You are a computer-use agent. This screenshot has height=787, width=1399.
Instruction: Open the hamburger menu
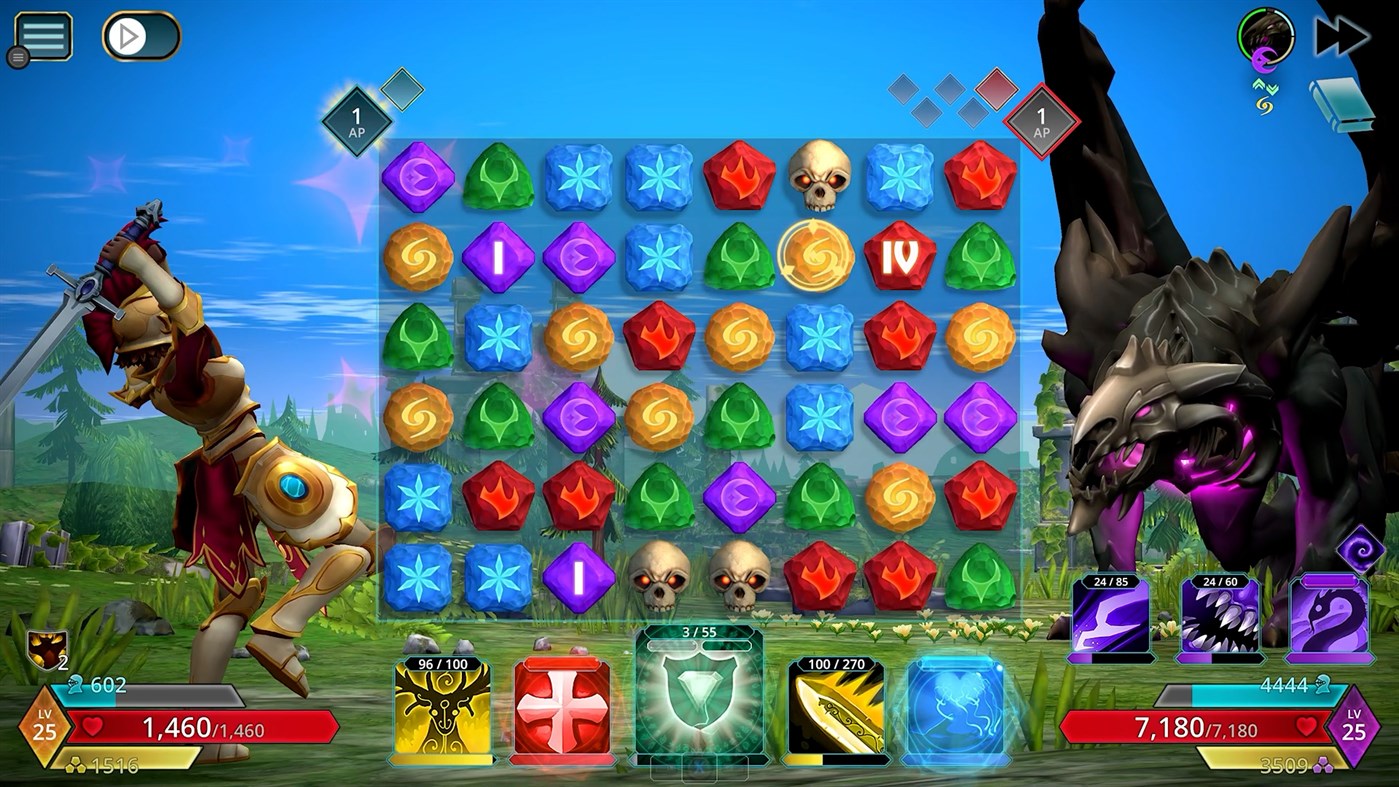tap(42, 35)
